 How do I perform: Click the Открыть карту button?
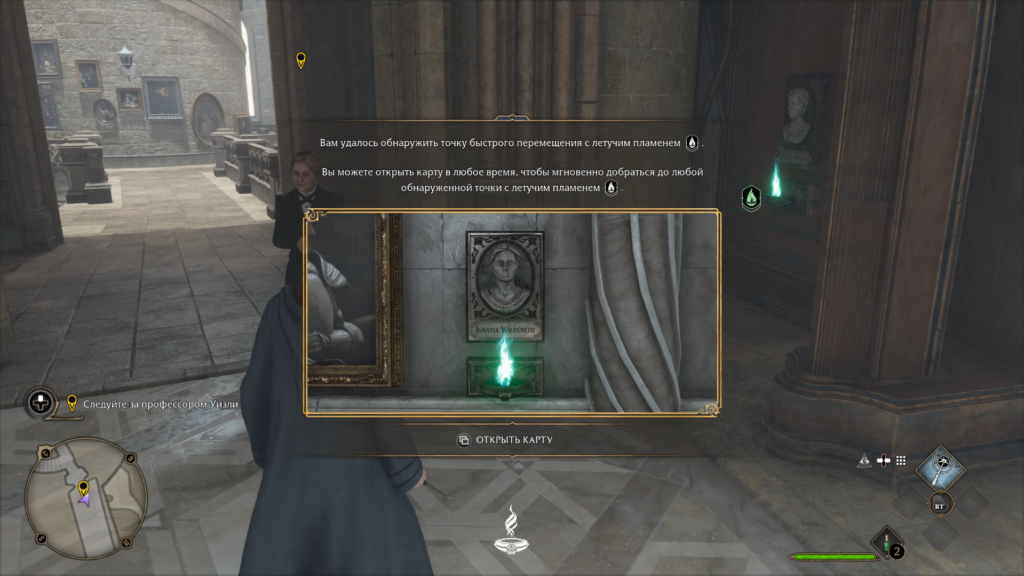(x=505, y=440)
